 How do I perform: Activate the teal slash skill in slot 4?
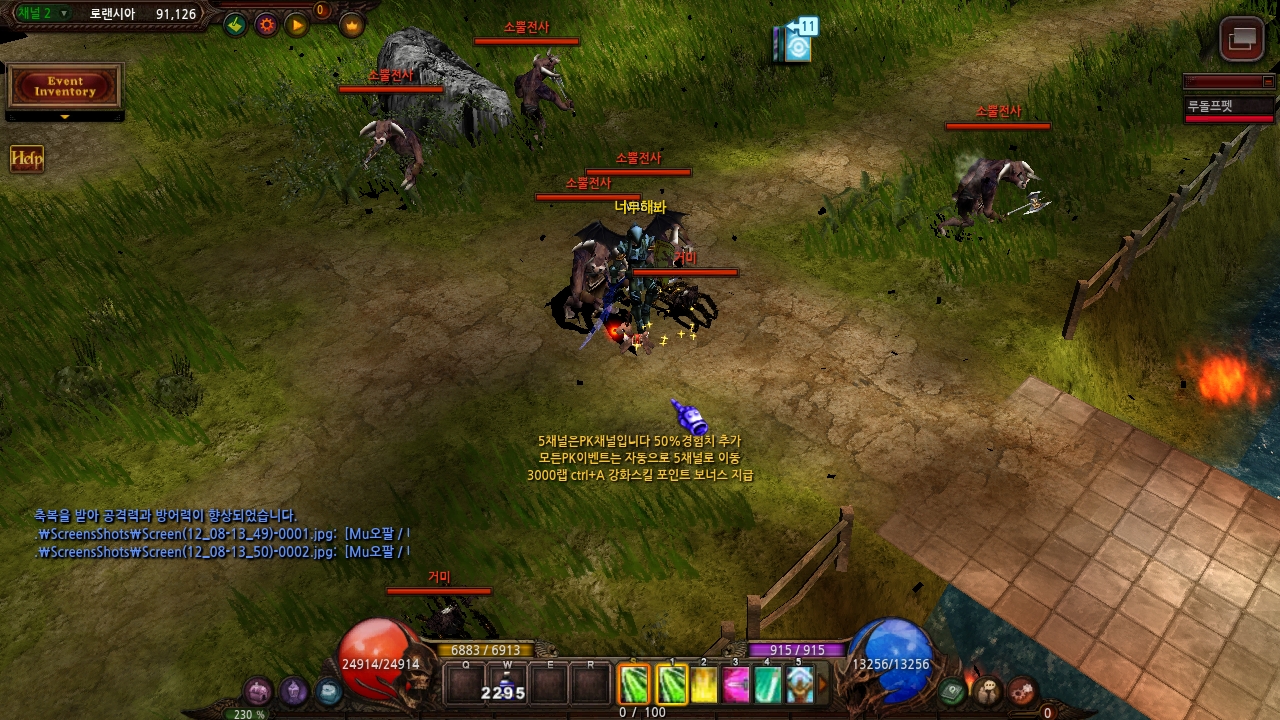pos(767,685)
